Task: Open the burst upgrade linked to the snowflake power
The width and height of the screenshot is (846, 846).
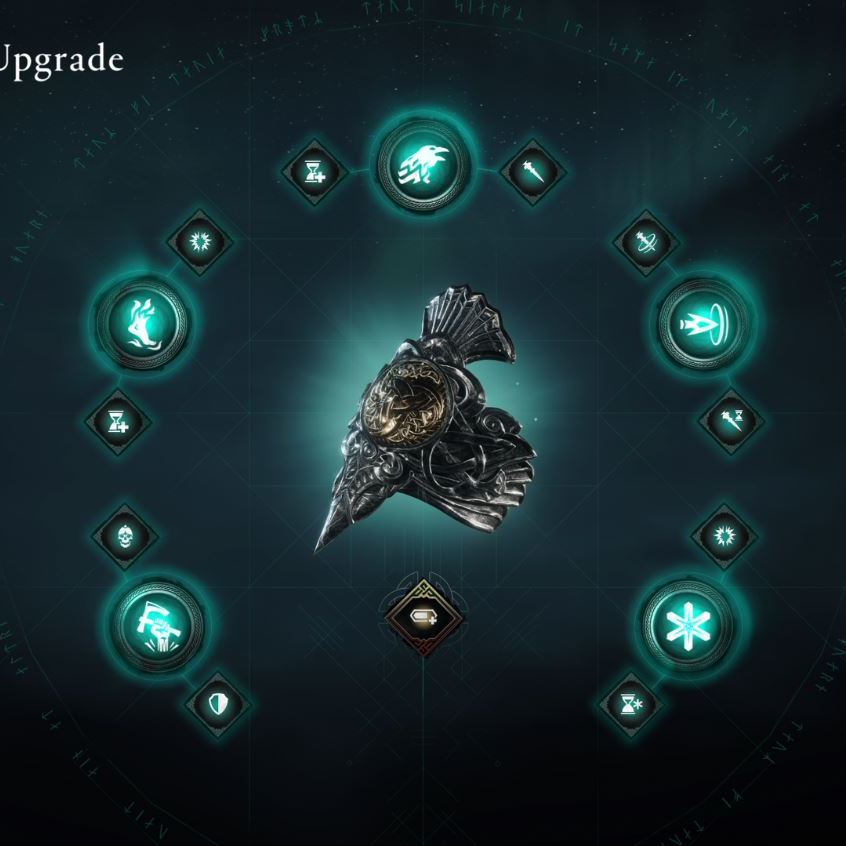Action: click(x=724, y=535)
